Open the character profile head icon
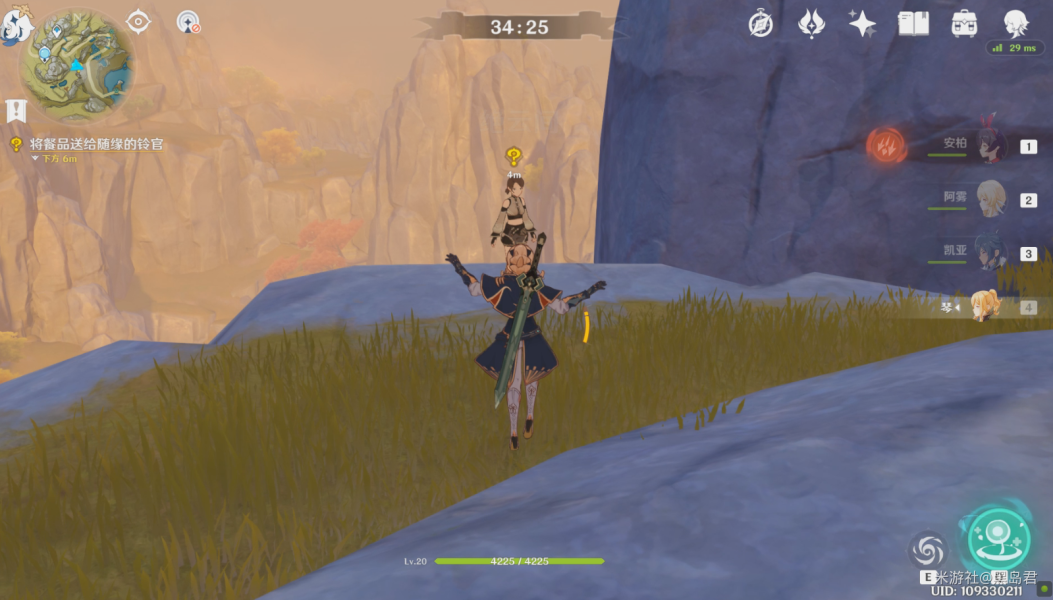Screen dimensions: 1053x600 pos(1016,23)
